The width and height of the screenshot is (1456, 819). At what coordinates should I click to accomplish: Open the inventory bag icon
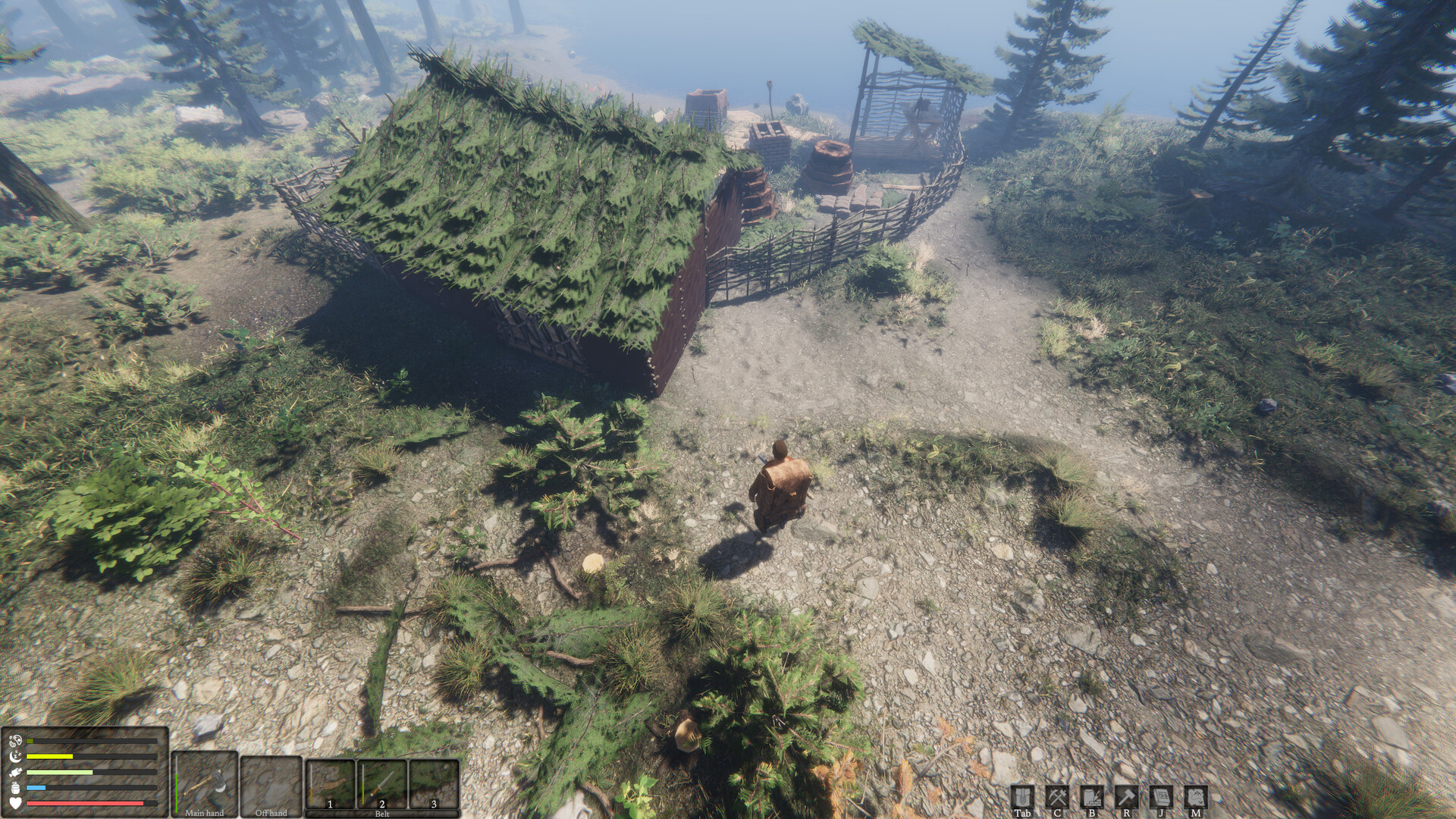pos(1022,796)
